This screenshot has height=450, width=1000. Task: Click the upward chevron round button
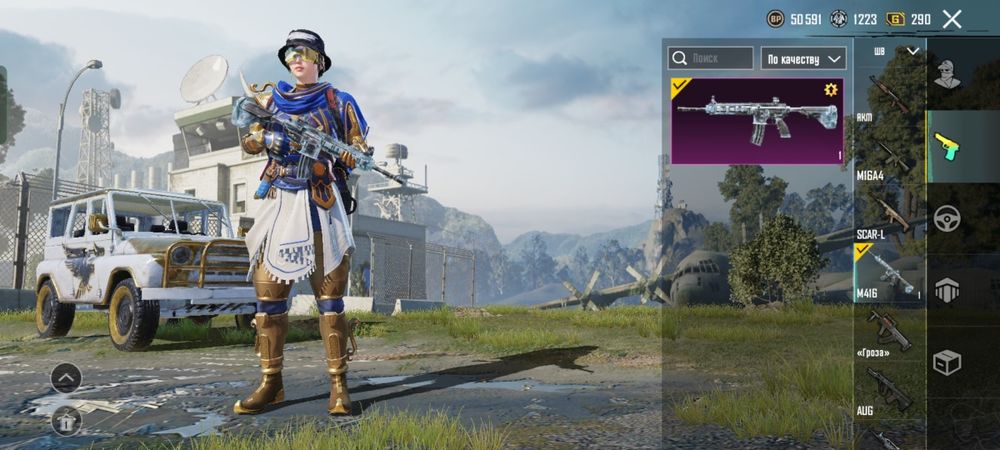[x=66, y=377]
